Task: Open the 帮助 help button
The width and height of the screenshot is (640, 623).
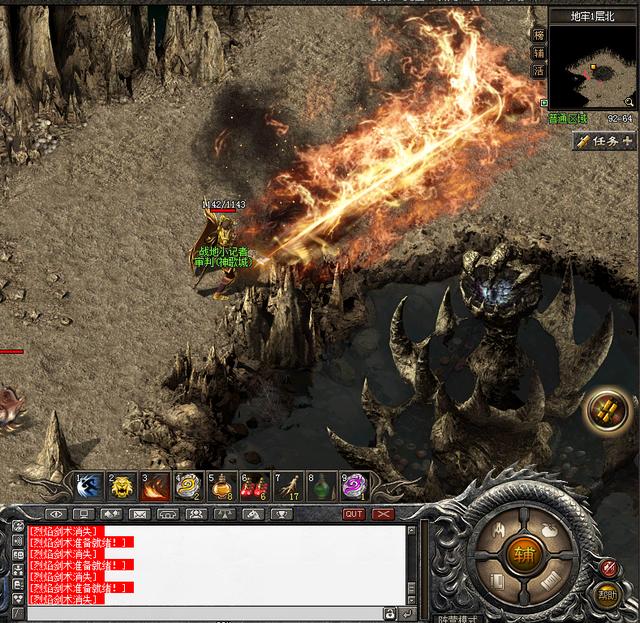Action: coord(607,594)
